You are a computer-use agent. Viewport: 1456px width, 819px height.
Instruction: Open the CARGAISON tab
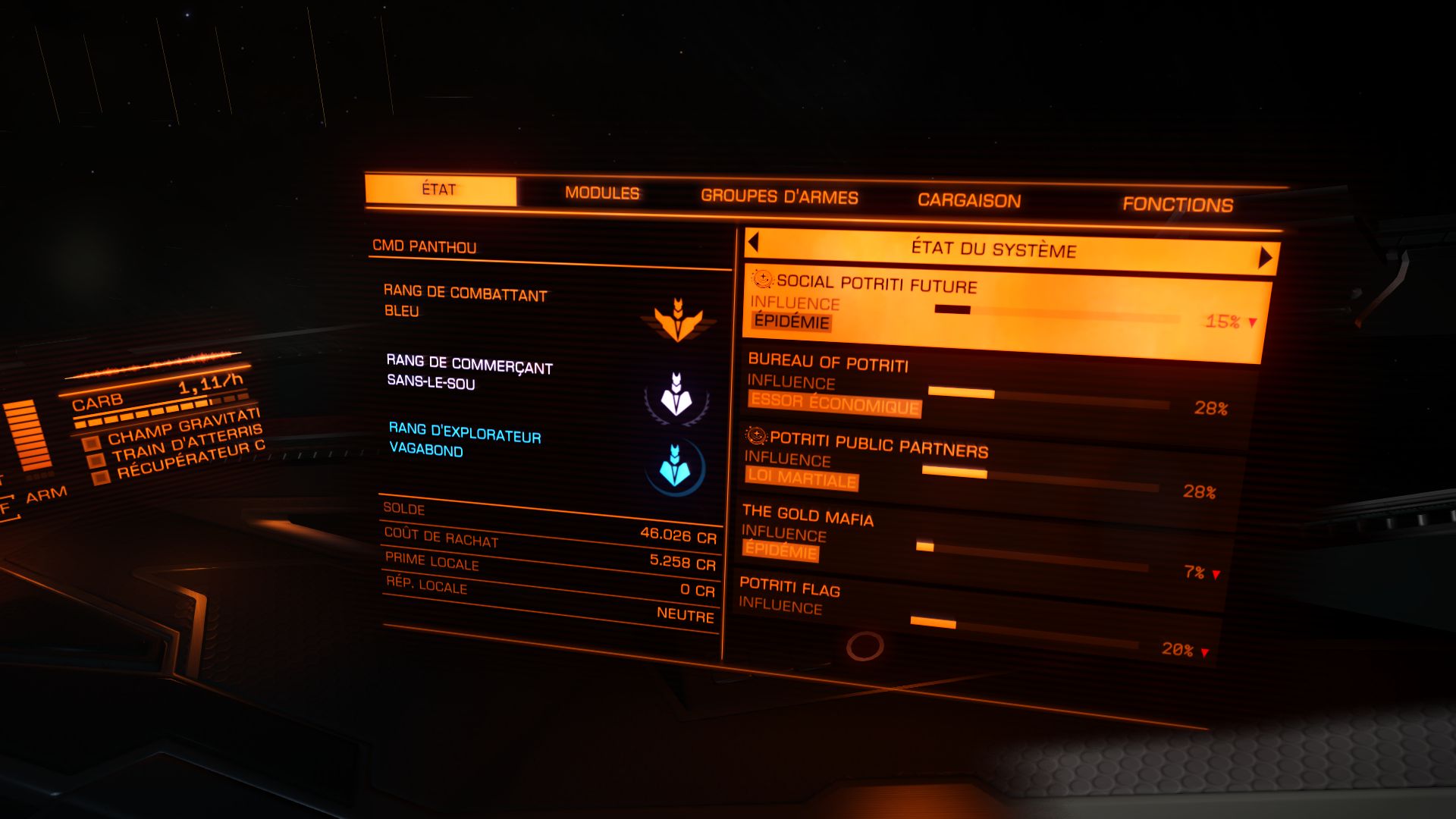tap(969, 199)
